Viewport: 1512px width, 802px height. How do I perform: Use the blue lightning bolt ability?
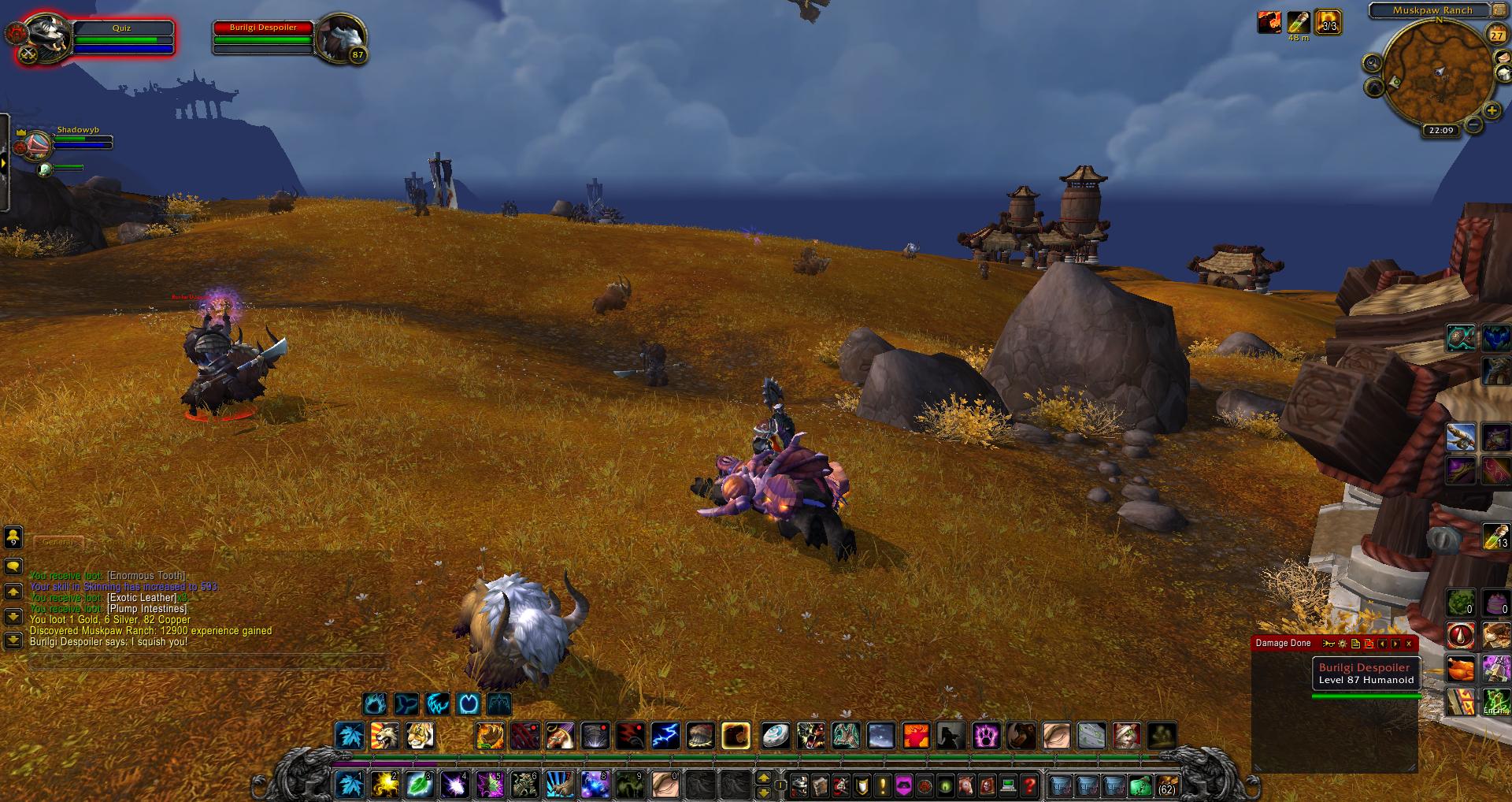pos(665,736)
